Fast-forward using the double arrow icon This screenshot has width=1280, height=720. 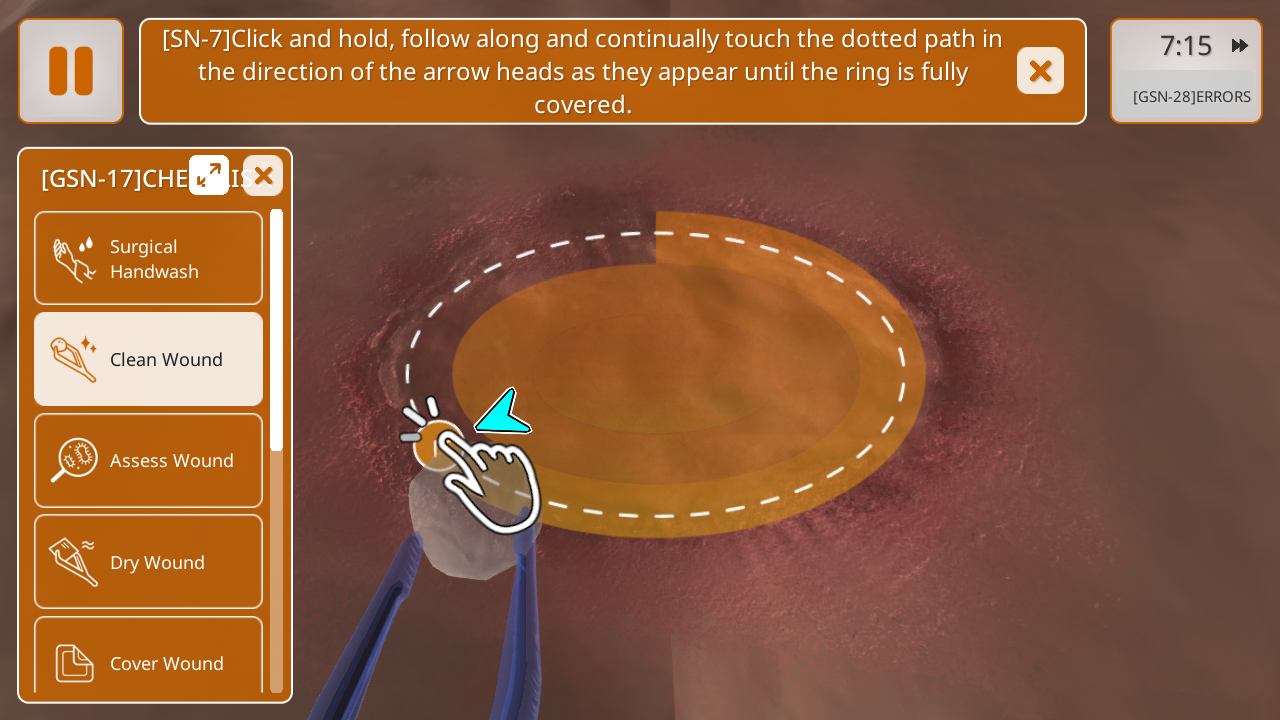pyautogui.click(x=1240, y=45)
